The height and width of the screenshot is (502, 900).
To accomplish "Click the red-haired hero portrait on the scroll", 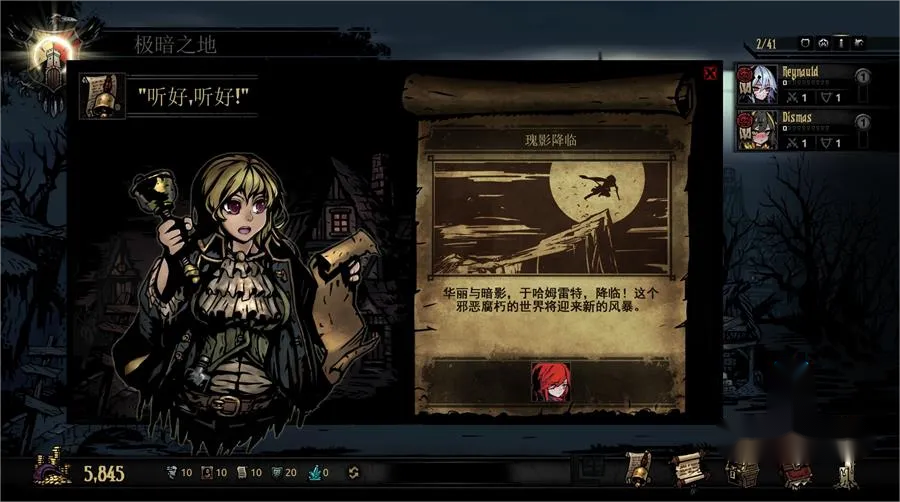I will pos(550,381).
